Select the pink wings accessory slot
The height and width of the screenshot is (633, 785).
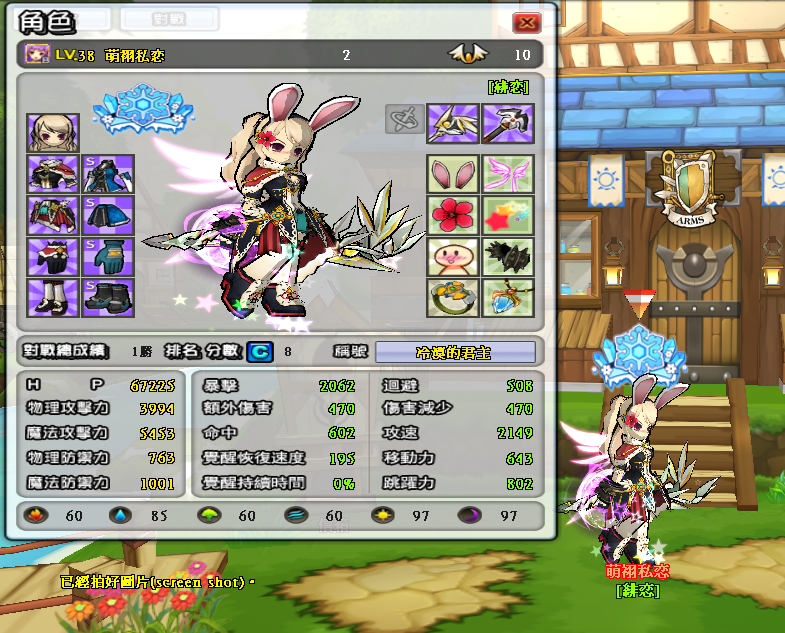(508, 174)
